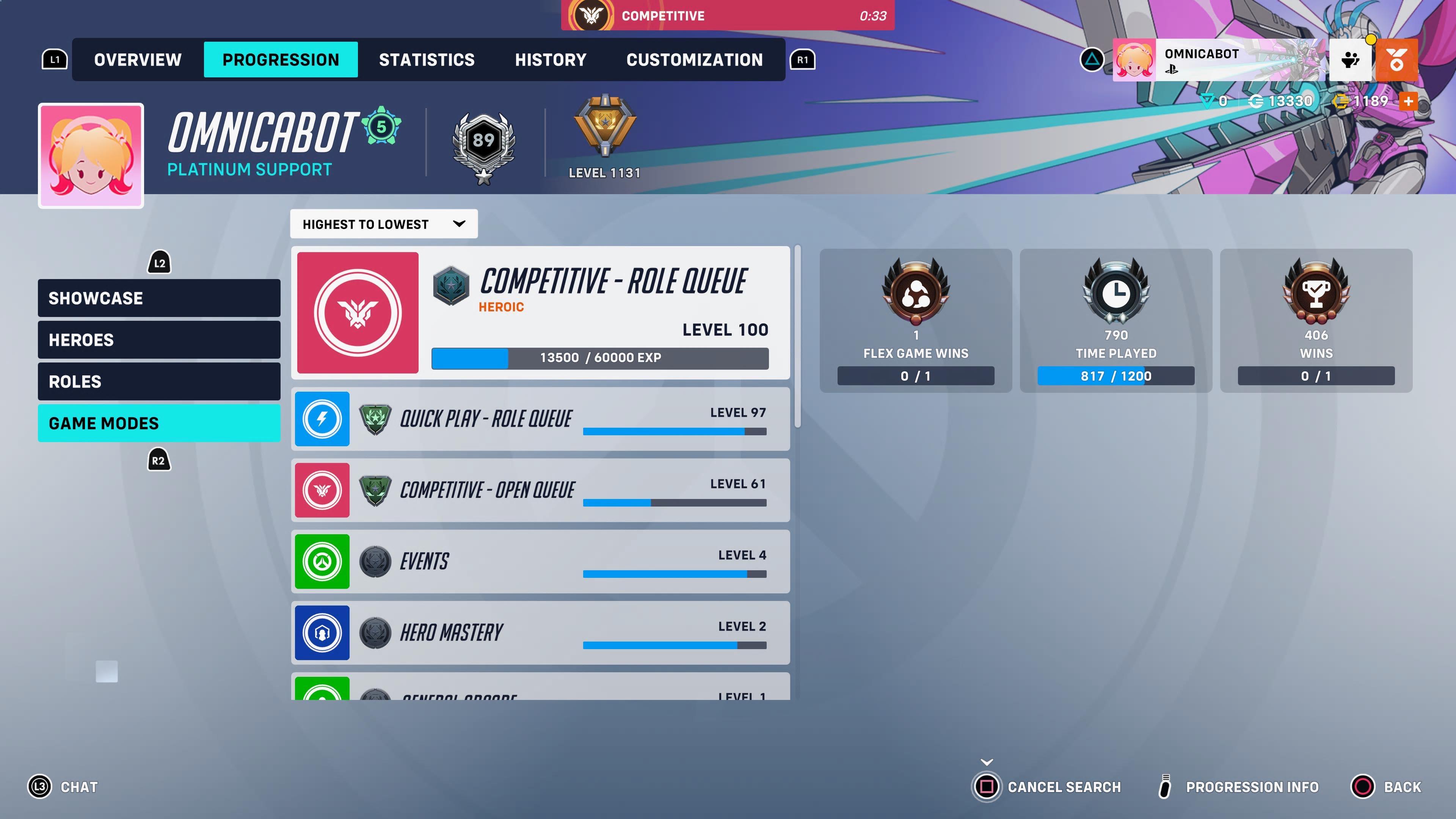Open the Customization tab
The width and height of the screenshot is (1456, 819).
pyautogui.click(x=694, y=60)
